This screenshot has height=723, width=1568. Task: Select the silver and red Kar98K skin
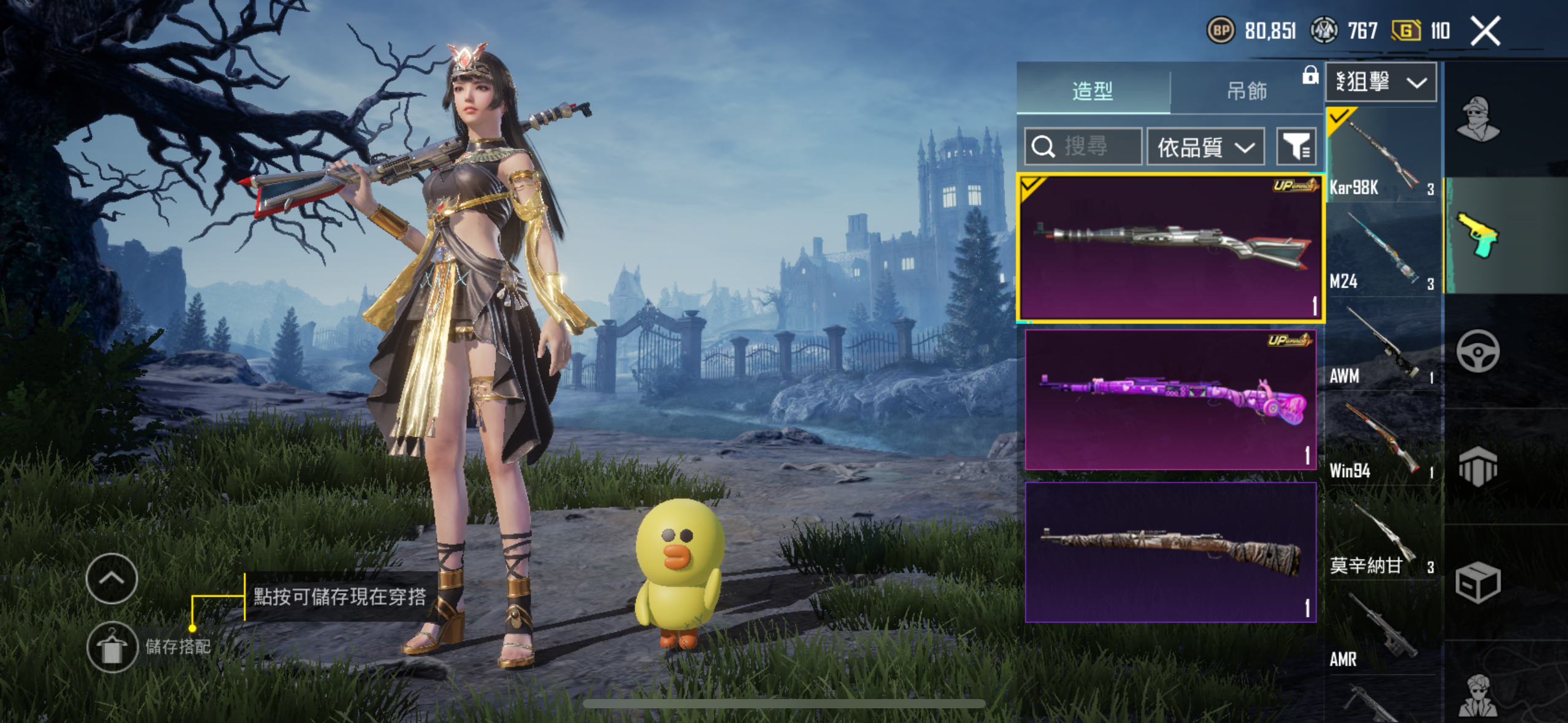pyautogui.click(x=1170, y=248)
